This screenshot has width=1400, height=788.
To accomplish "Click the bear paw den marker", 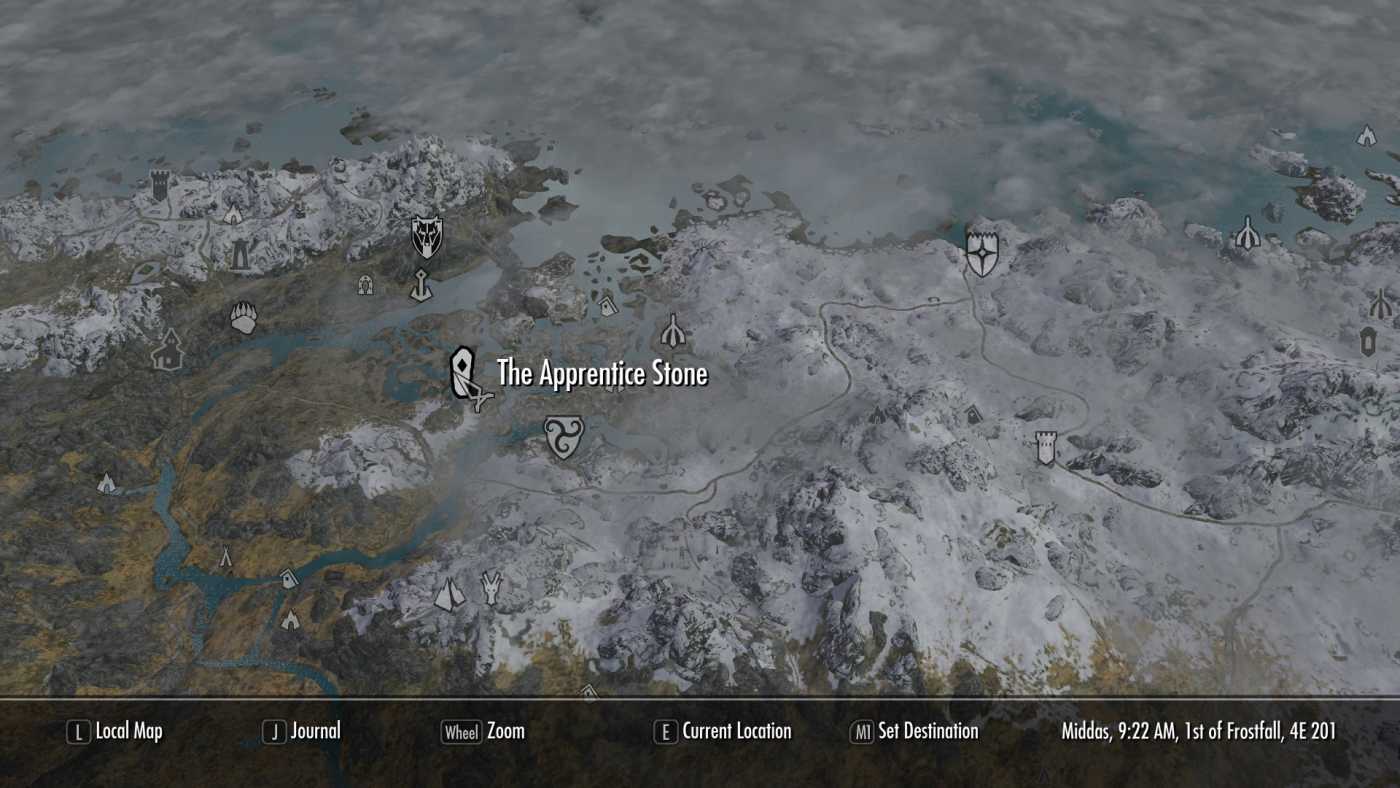I will pos(243,318).
